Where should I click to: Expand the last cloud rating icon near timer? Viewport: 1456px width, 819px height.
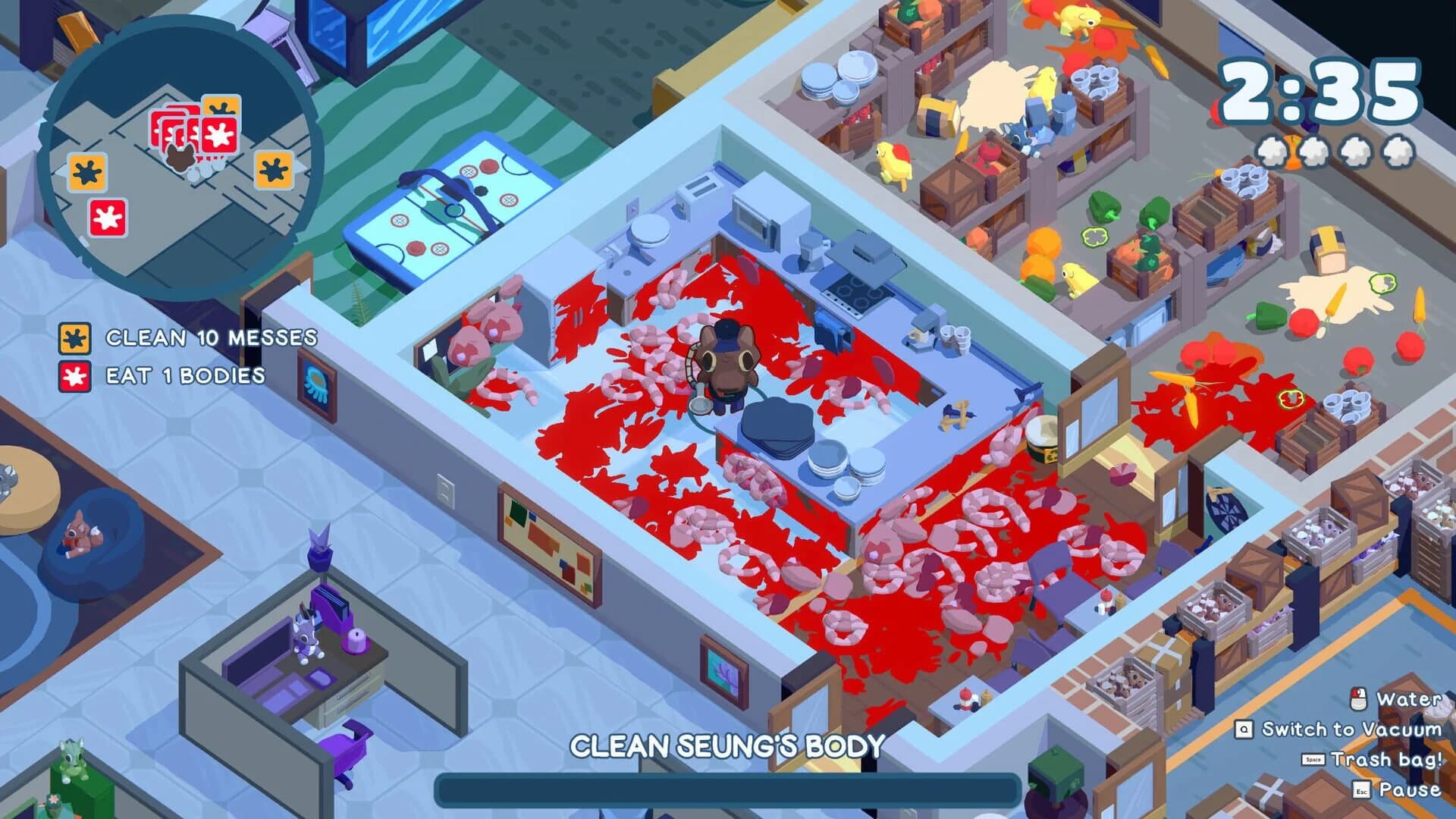tap(1397, 149)
